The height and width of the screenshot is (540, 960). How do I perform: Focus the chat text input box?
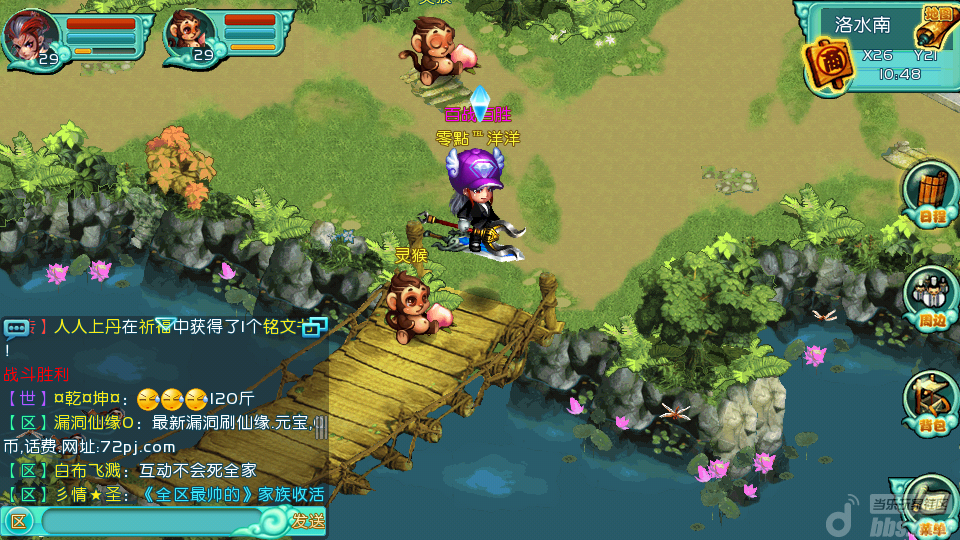[x=160, y=520]
